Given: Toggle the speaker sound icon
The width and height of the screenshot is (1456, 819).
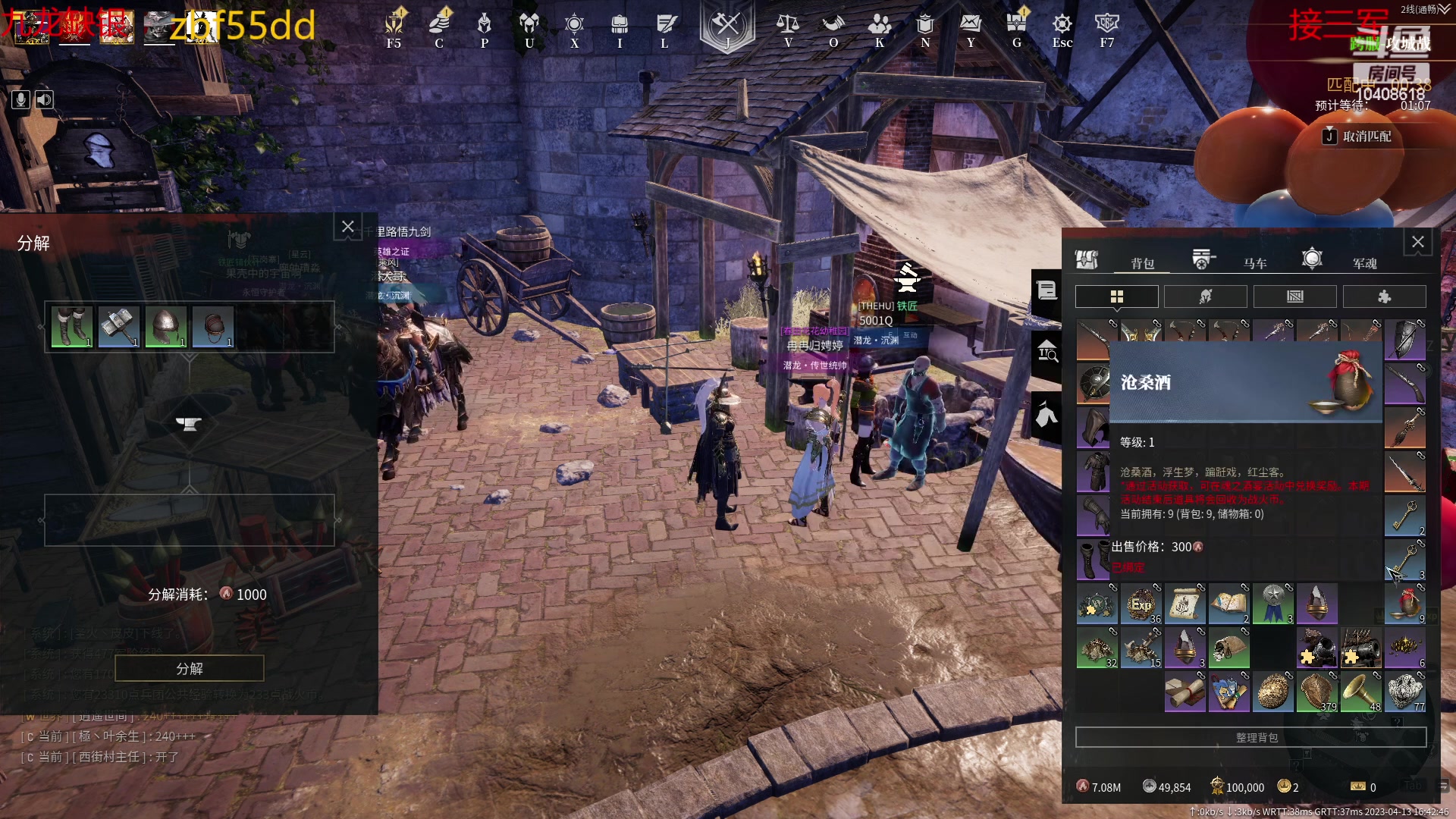Looking at the screenshot, I should coord(45,99).
